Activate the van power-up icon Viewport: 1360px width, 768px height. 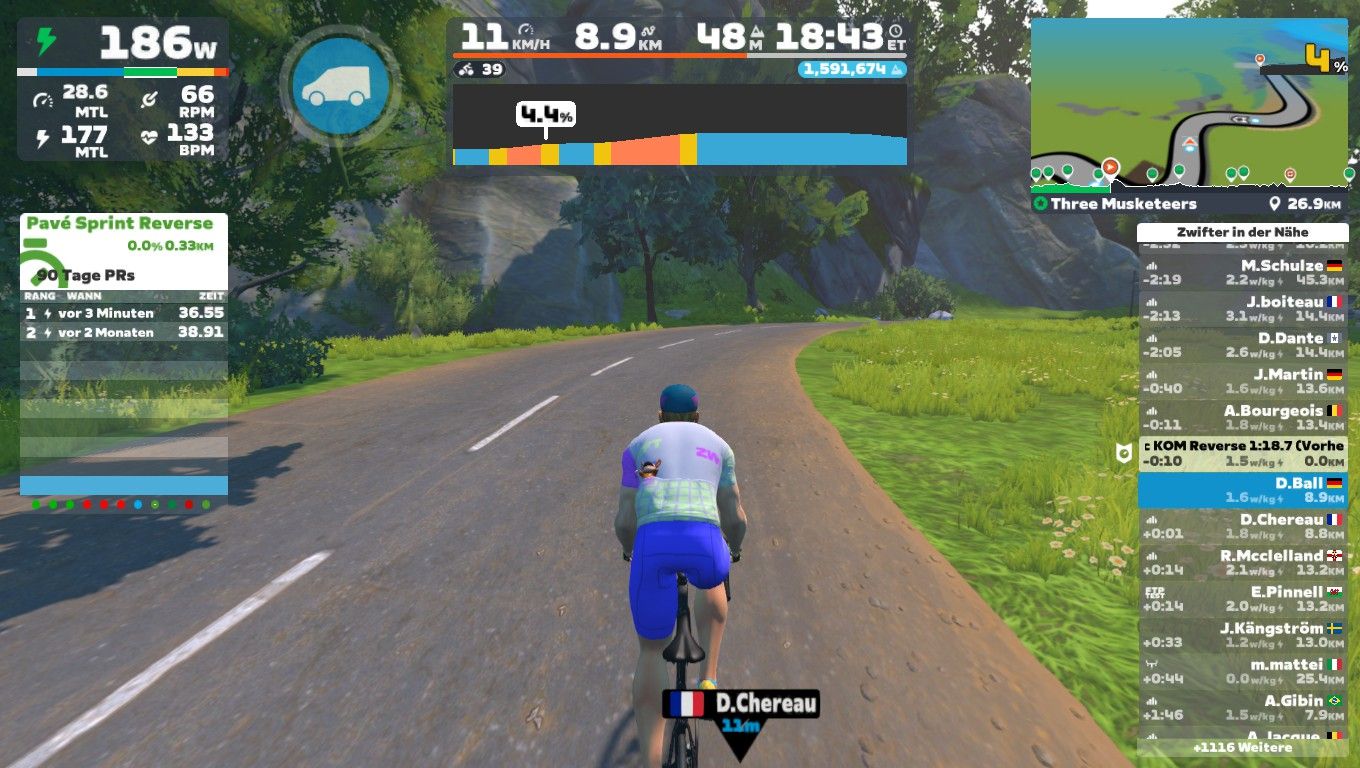click(x=340, y=87)
